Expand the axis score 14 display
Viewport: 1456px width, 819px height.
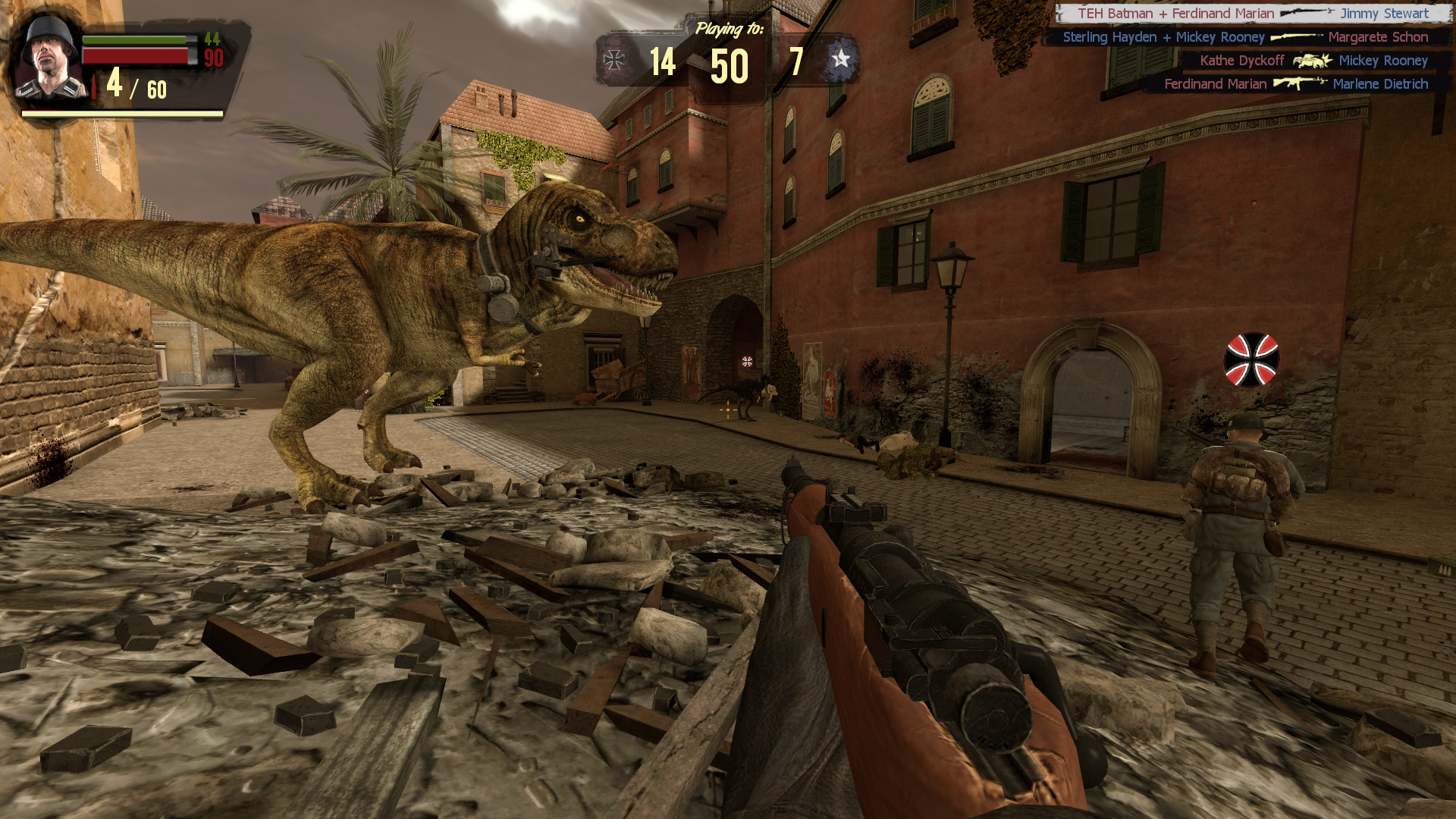click(x=665, y=64)
